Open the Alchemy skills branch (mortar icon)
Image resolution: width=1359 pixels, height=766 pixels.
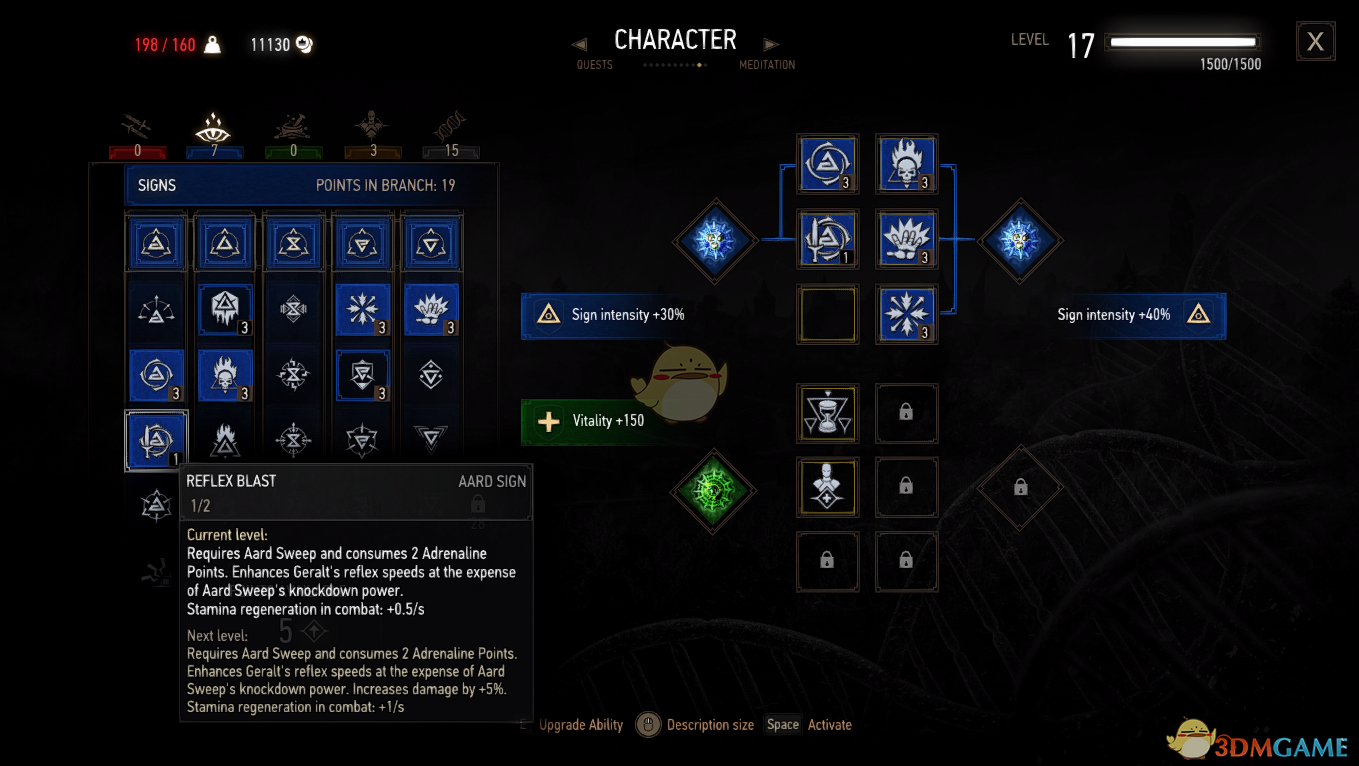[x=293, y=127]
